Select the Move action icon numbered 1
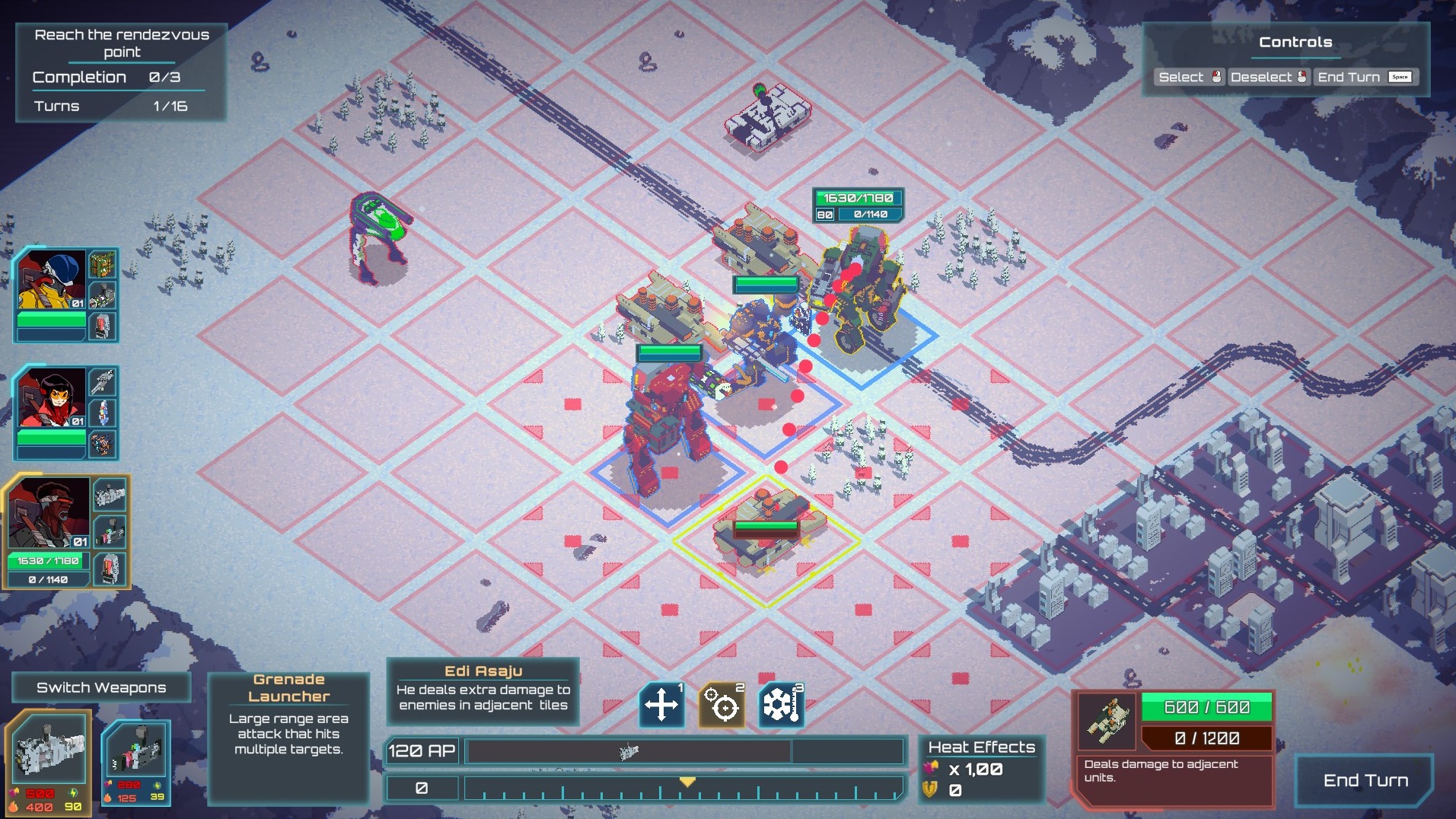The width and height of the screenshot is (1456, 819). pyautogui.click(x=661, y=703)
